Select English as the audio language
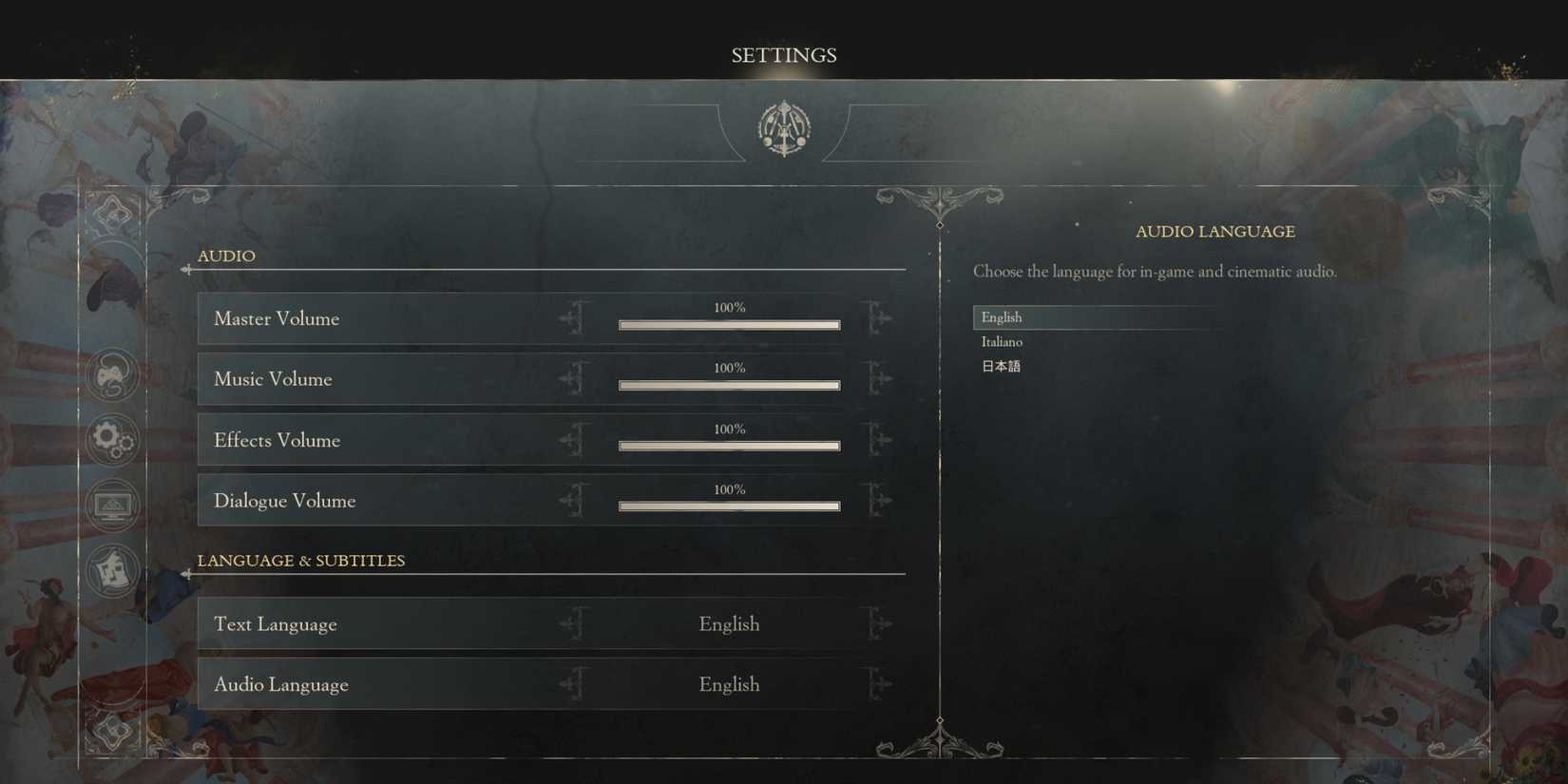This screenshot has width=1568, height=784. [x=1002, y=317]
